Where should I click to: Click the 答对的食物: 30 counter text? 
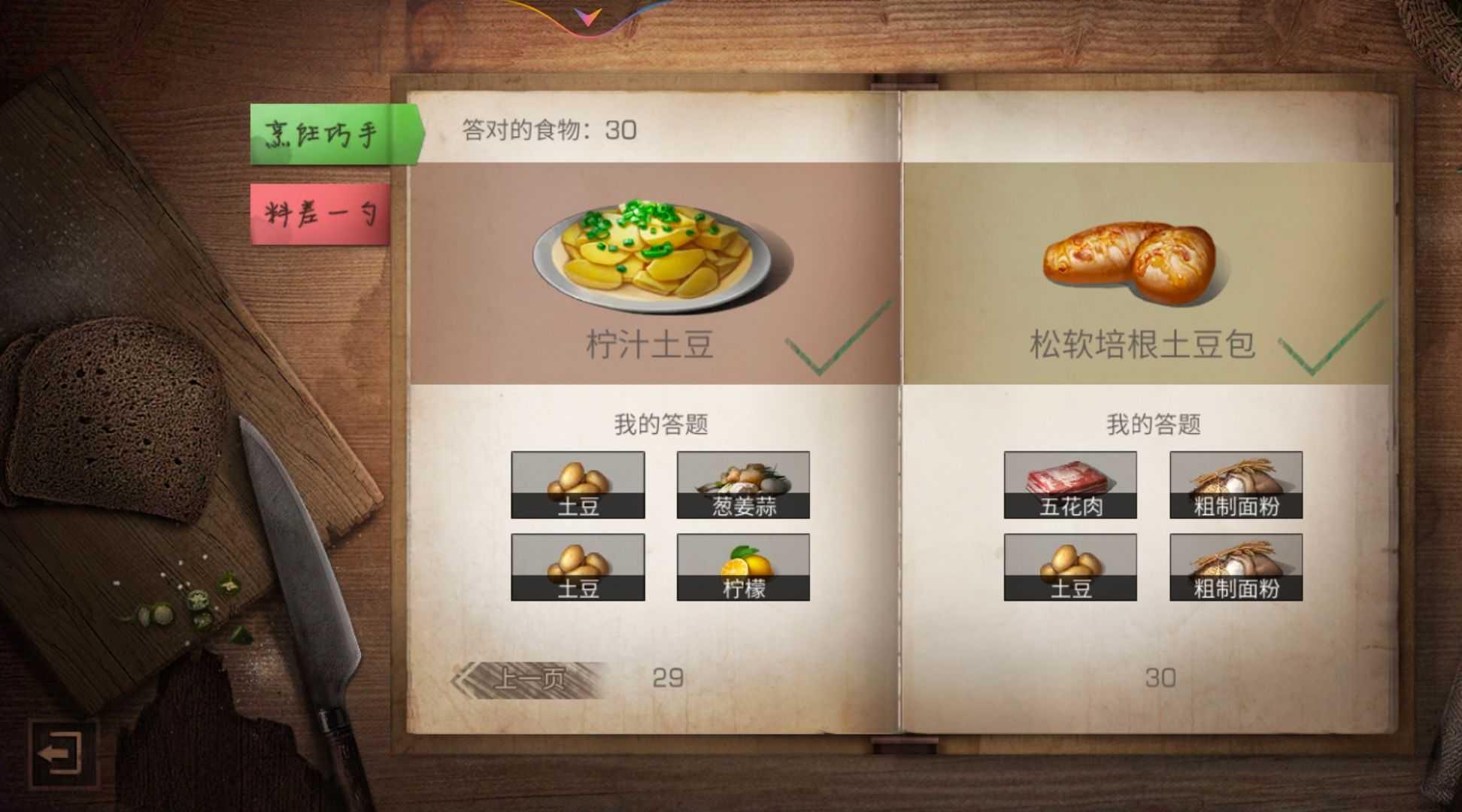tap(549, 129)
